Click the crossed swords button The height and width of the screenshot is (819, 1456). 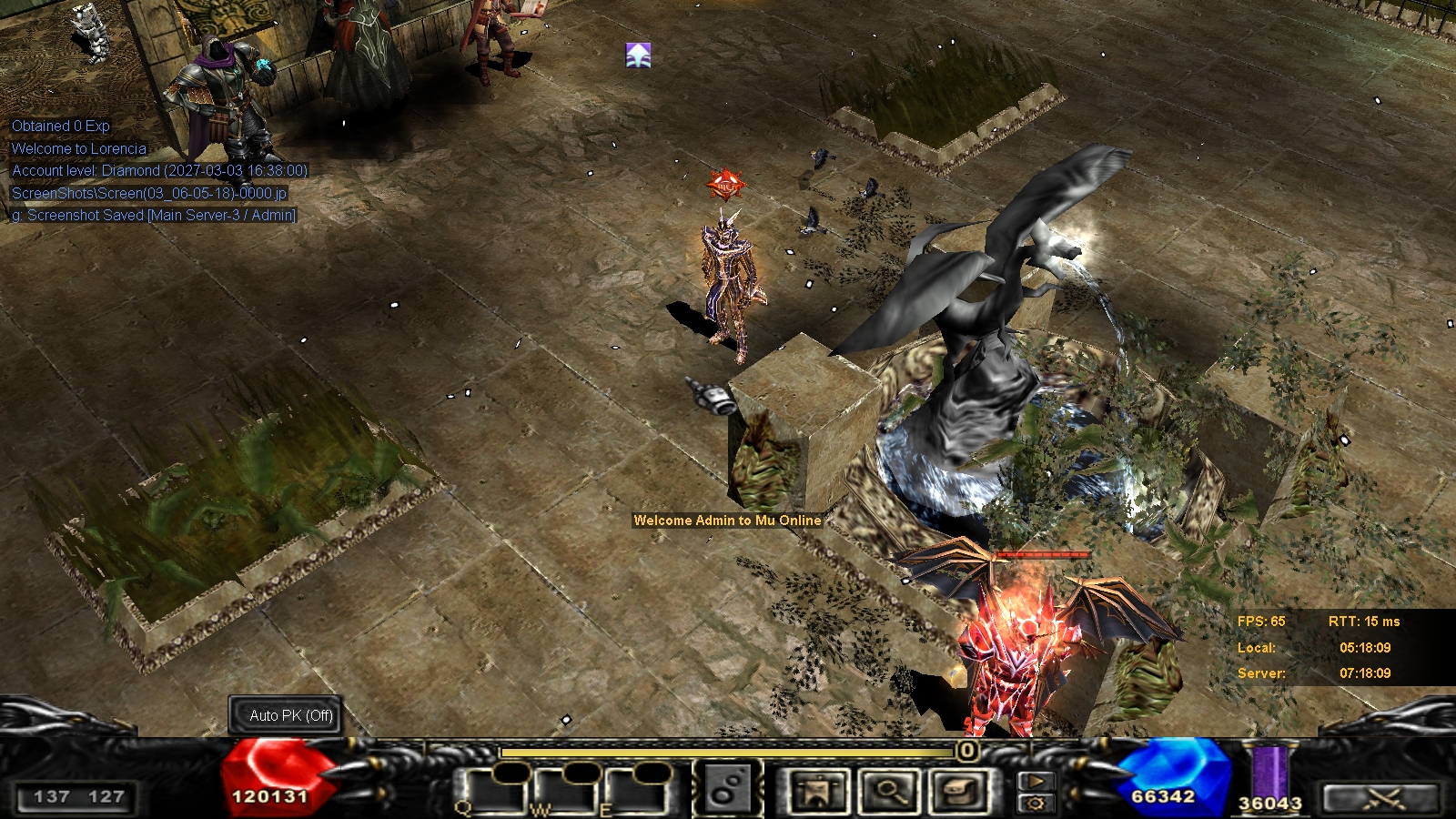click(1382, 798)
